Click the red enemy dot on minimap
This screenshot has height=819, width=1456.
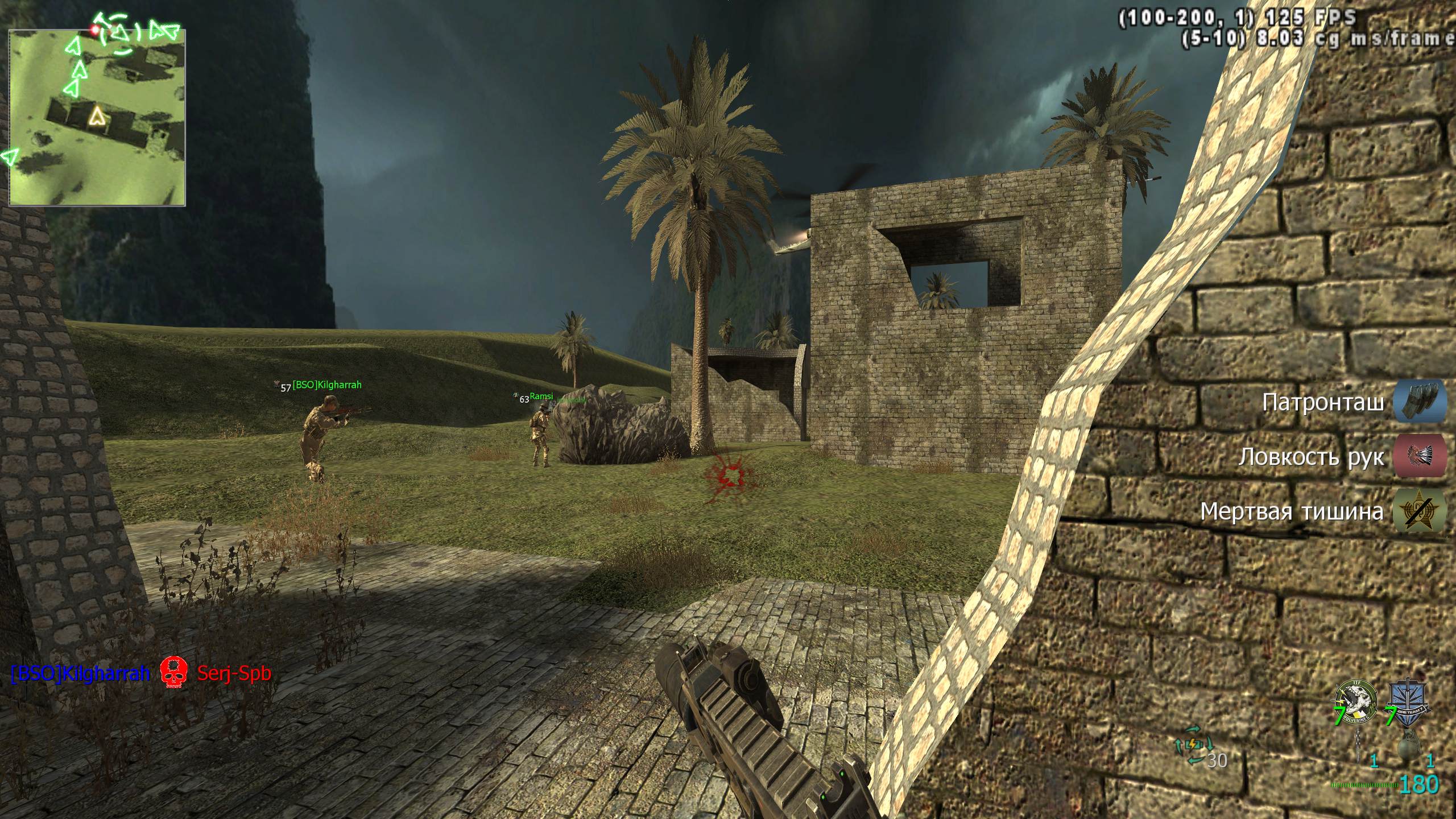[94, 28]
